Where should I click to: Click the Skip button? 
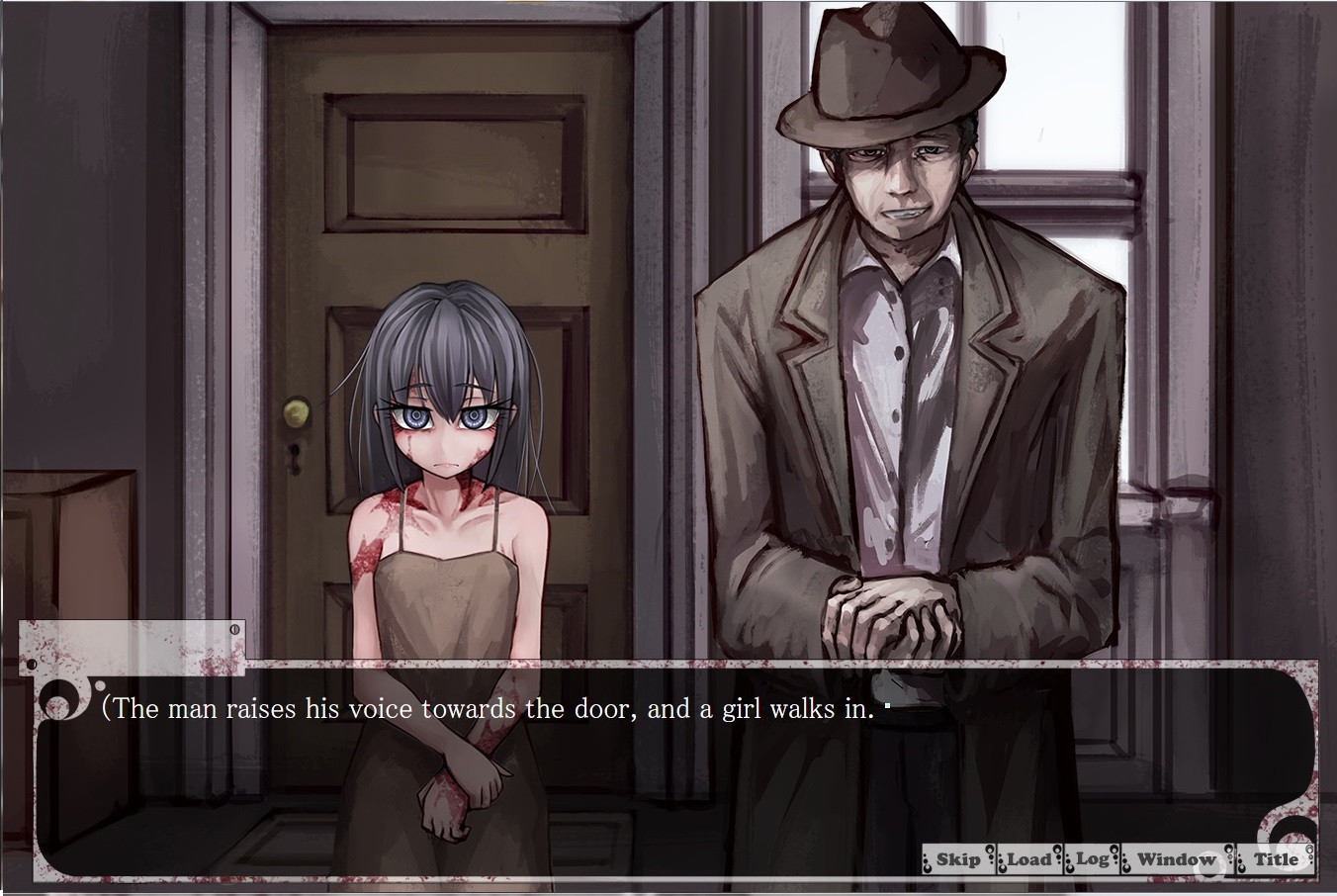[x=957, y=859]
